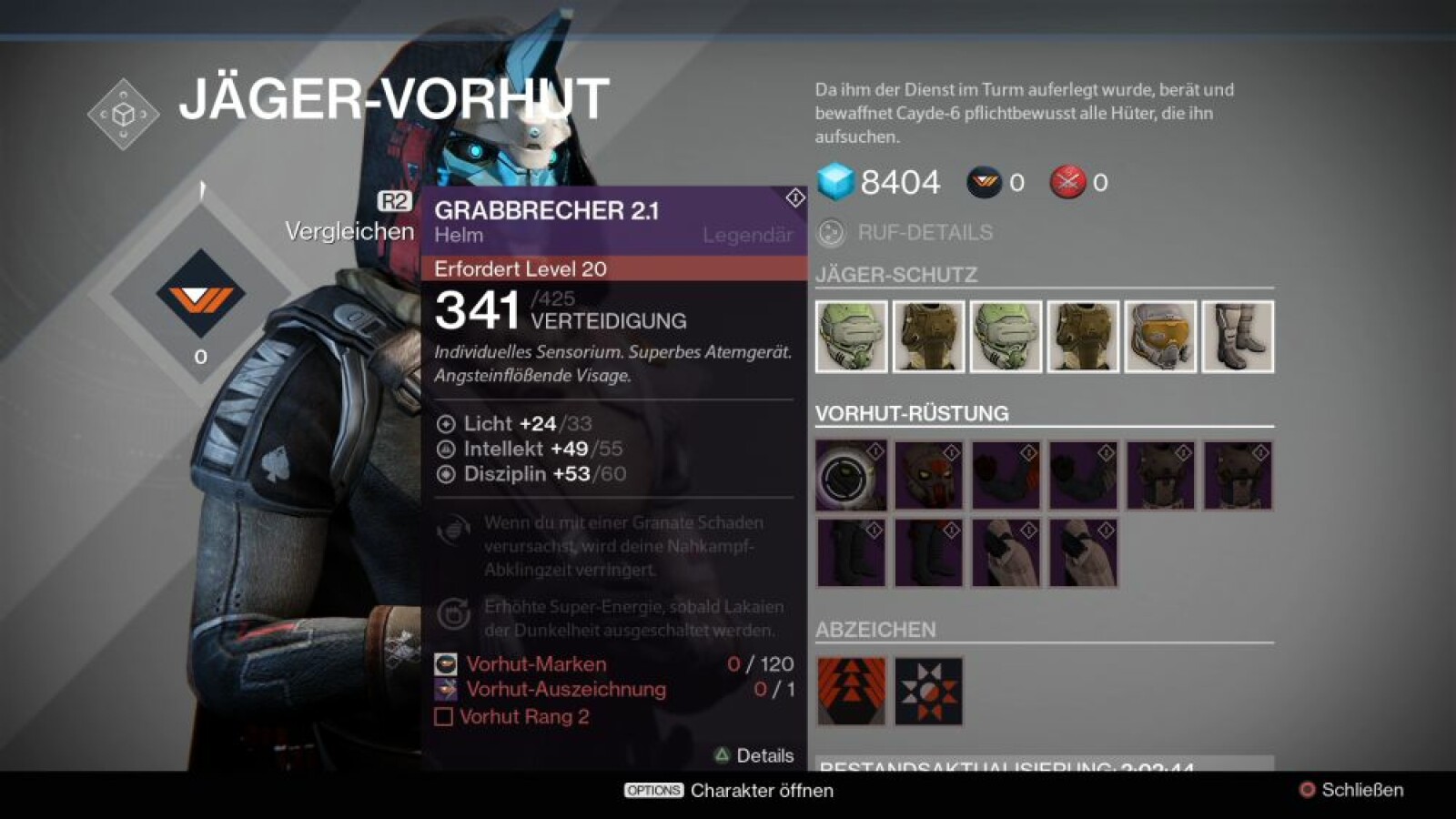Select the red-masked Vorhut helmet

928,476
